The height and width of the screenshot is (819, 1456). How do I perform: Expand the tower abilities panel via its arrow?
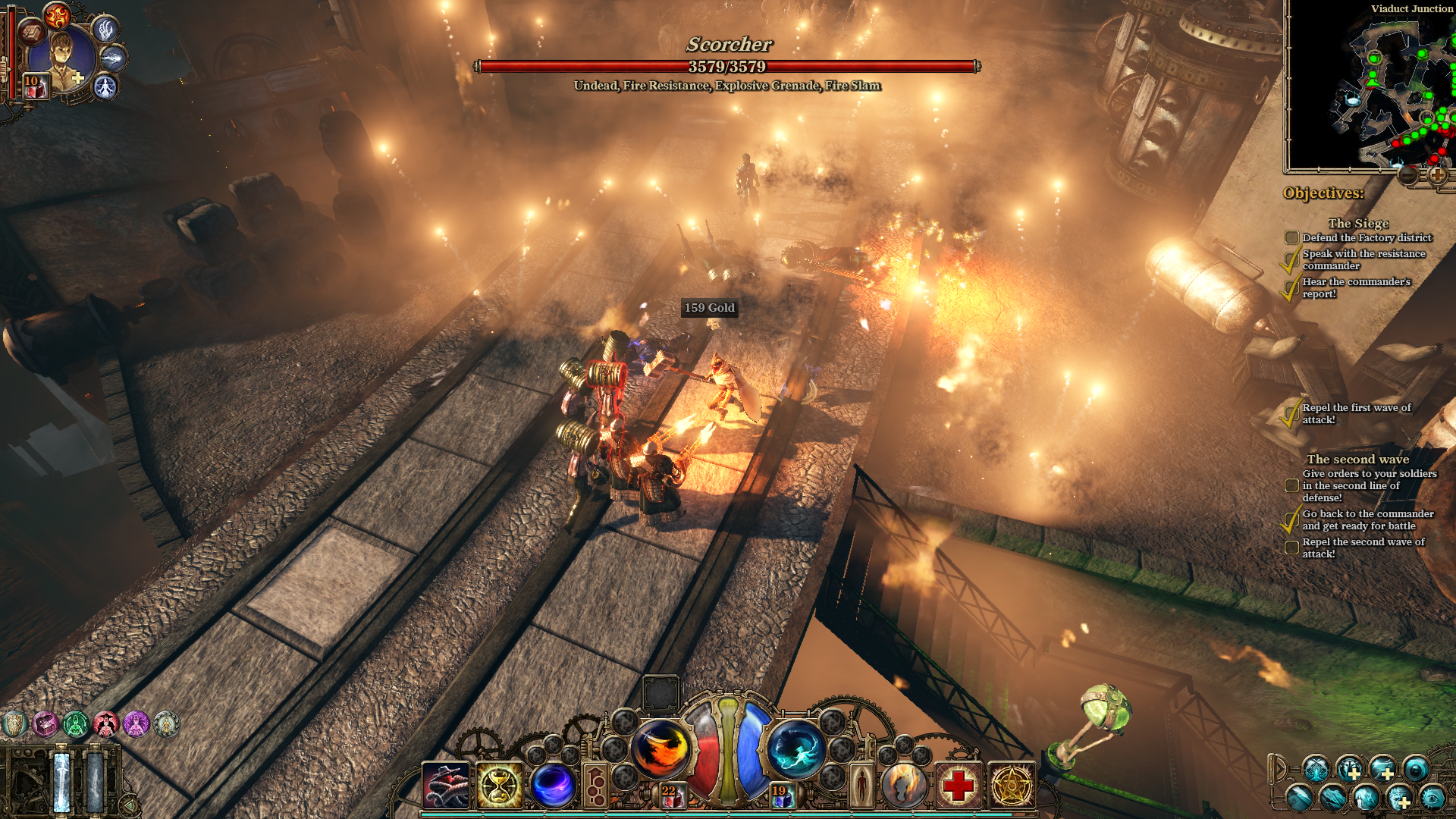point(1281,769)
